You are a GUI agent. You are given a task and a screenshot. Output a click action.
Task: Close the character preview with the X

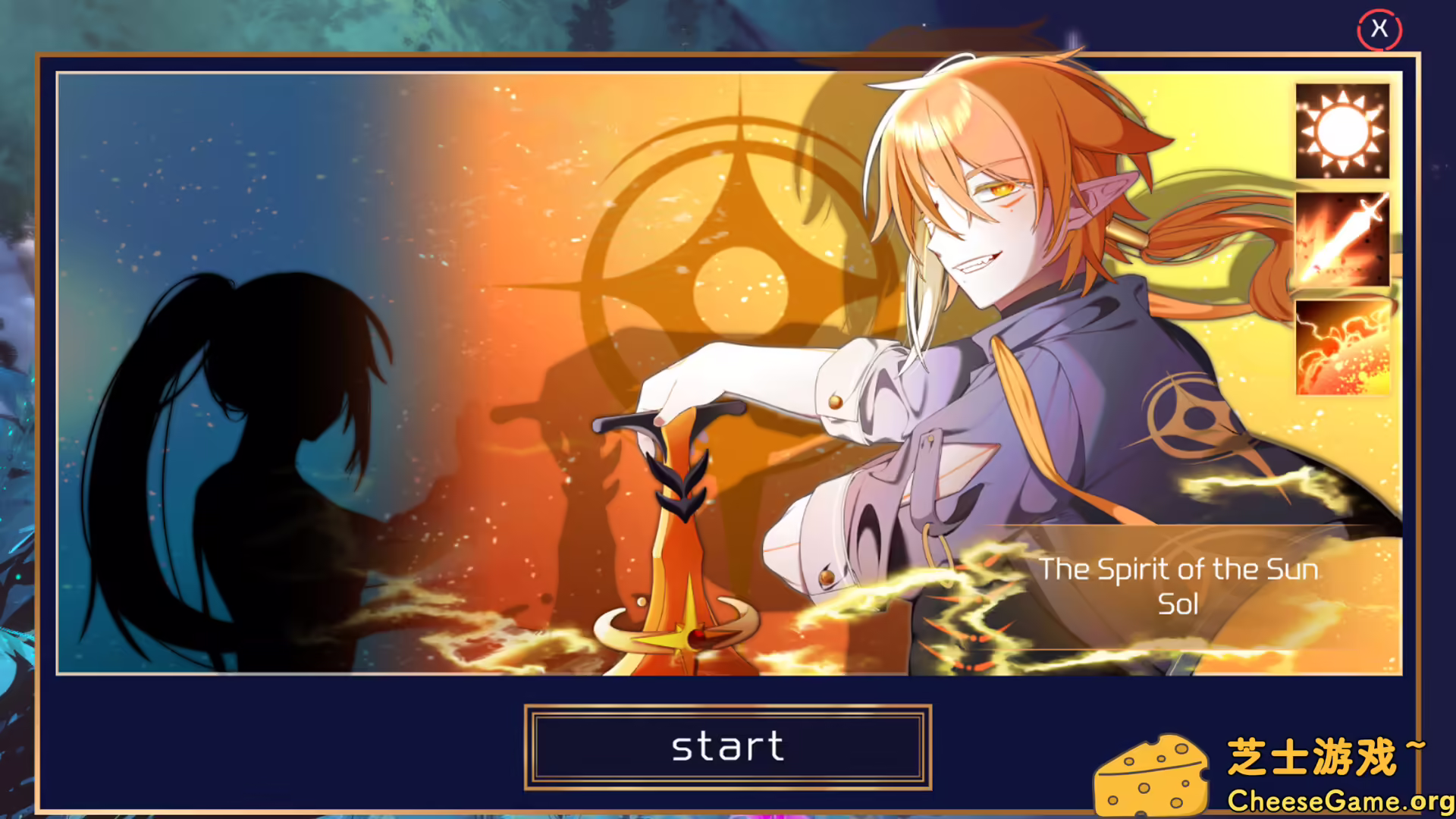click(1379, 30)
